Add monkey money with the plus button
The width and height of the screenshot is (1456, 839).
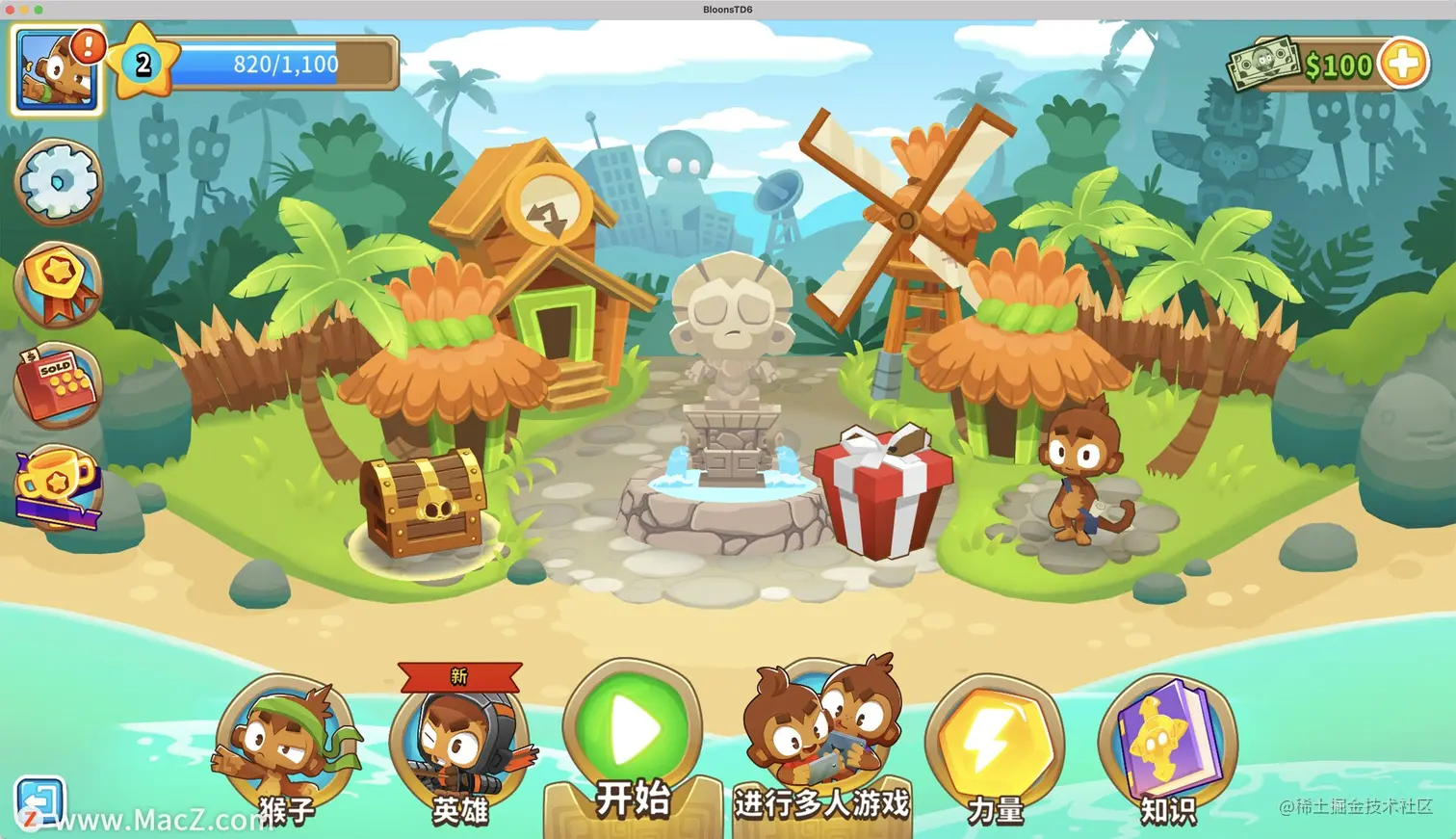pyautogui.click(x=1403, y=65)
